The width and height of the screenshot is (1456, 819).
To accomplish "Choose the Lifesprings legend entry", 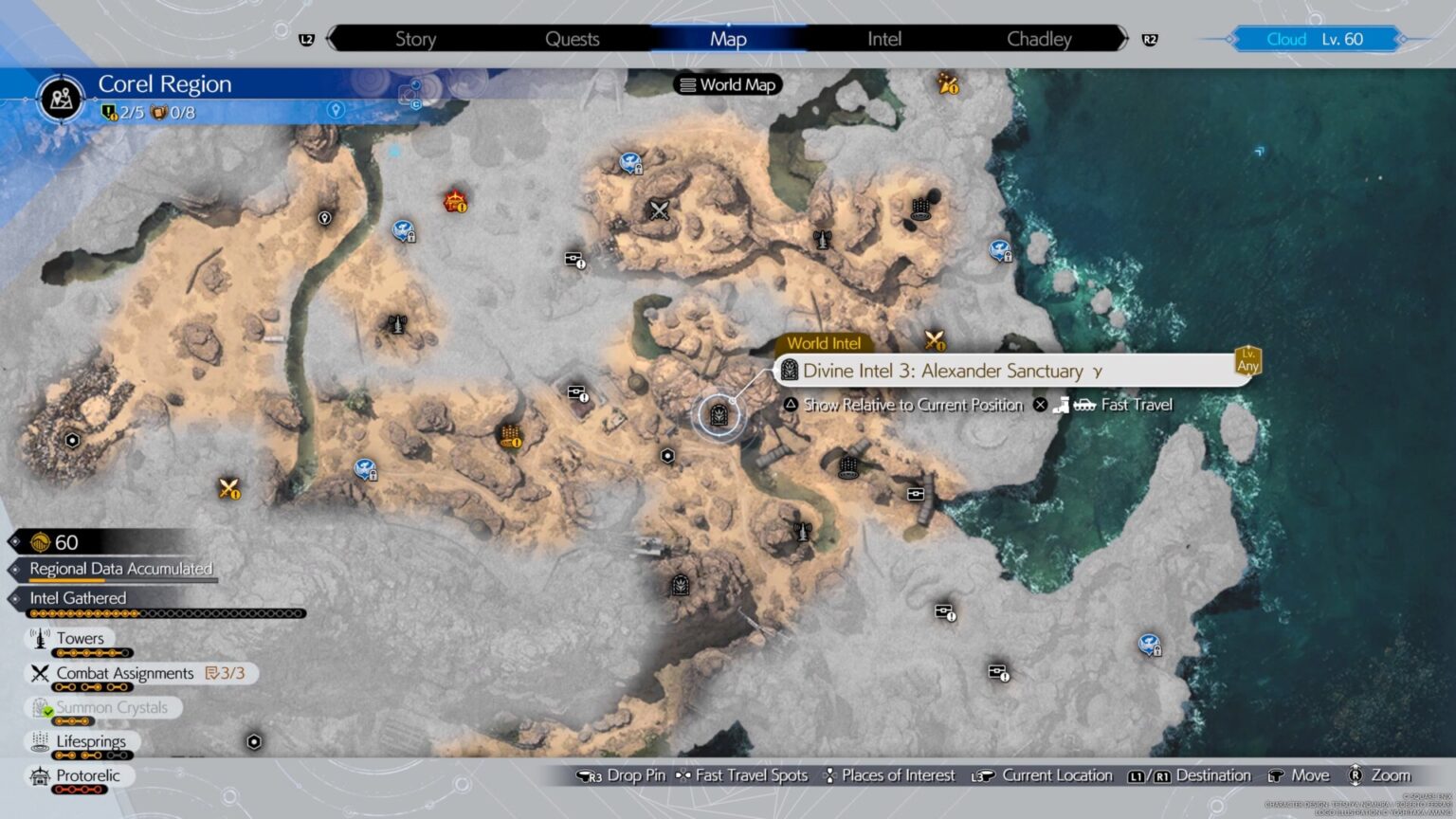I will (90, 741).
